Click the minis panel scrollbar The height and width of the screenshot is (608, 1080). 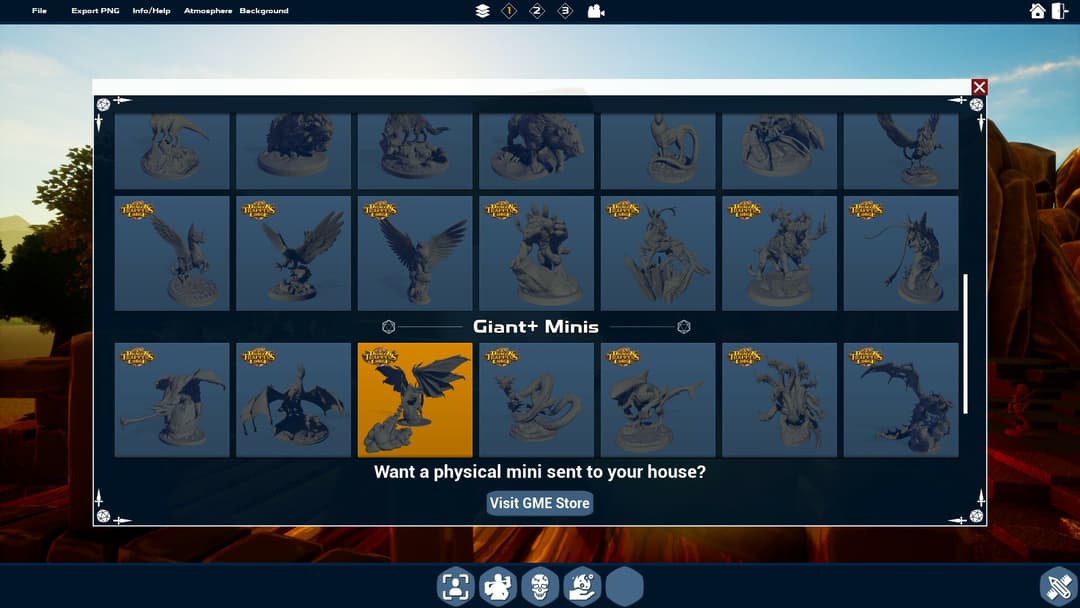[965, 343]
